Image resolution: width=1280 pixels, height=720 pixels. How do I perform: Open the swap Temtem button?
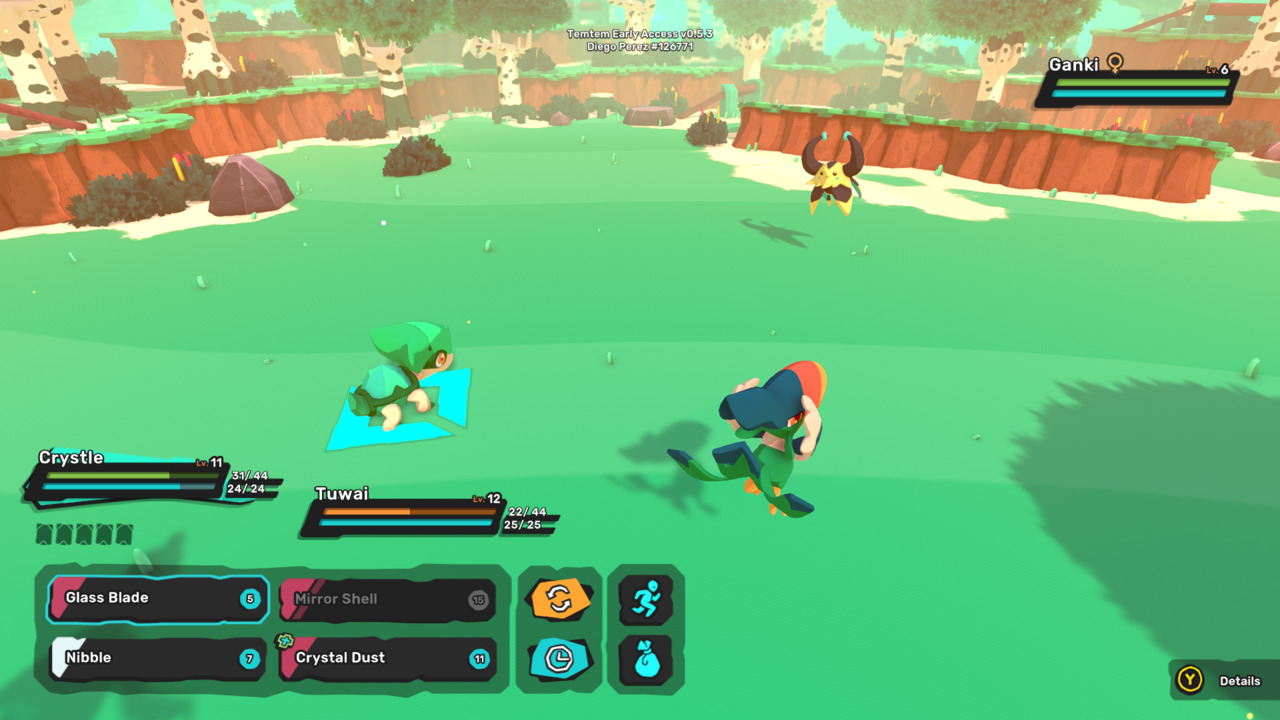tap(560, 600)
